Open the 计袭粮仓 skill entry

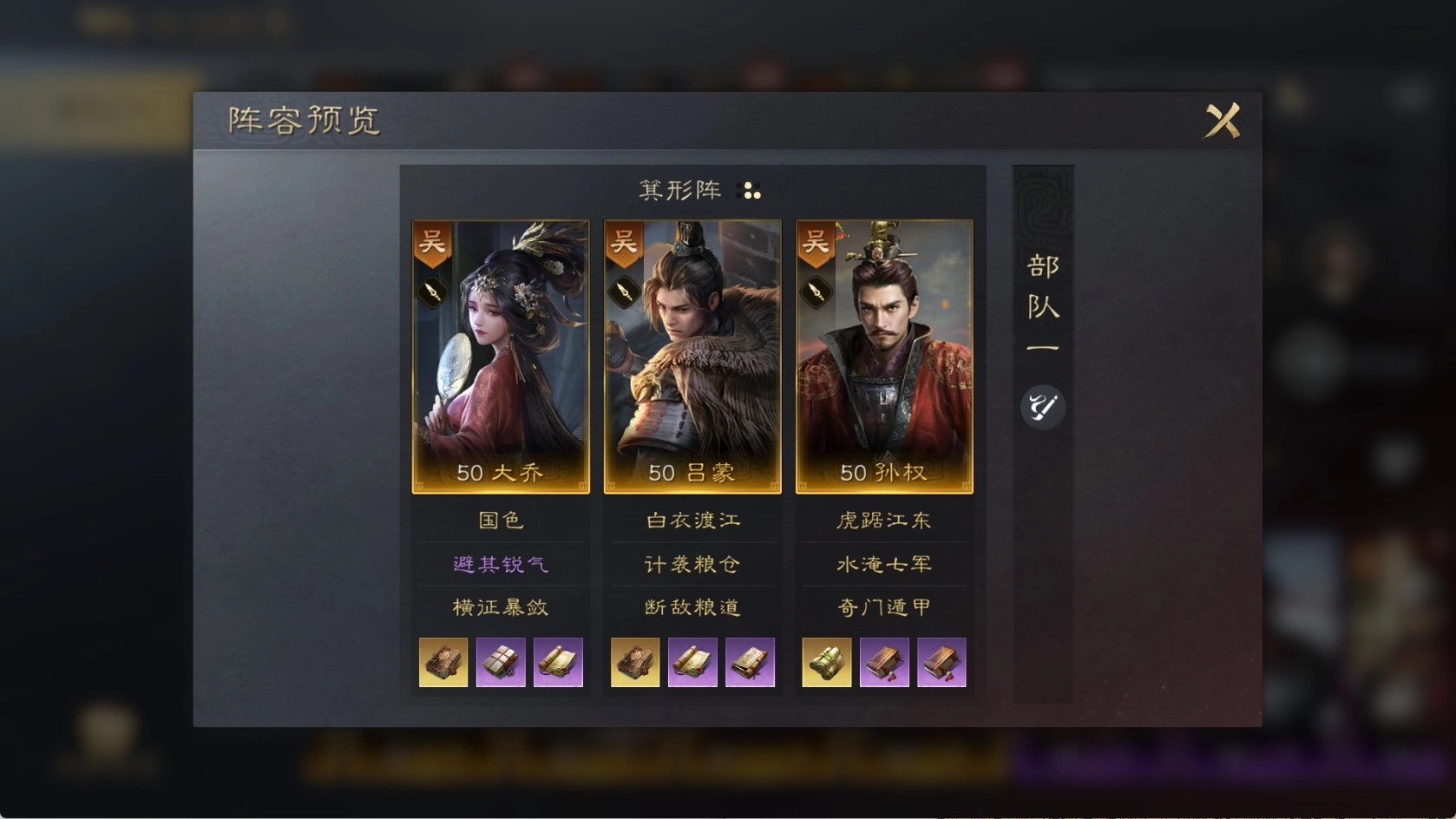point(692,564)
